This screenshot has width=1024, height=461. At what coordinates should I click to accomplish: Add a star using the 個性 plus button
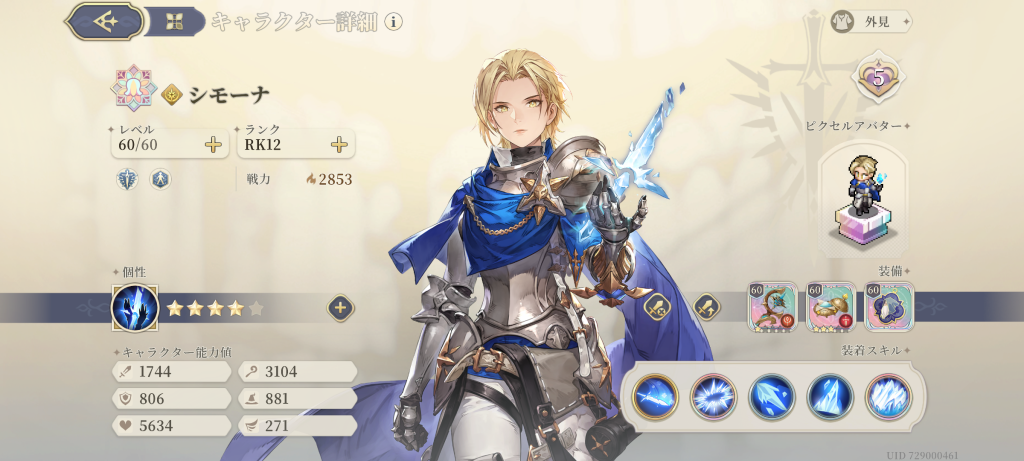click(x=339, y=308)
